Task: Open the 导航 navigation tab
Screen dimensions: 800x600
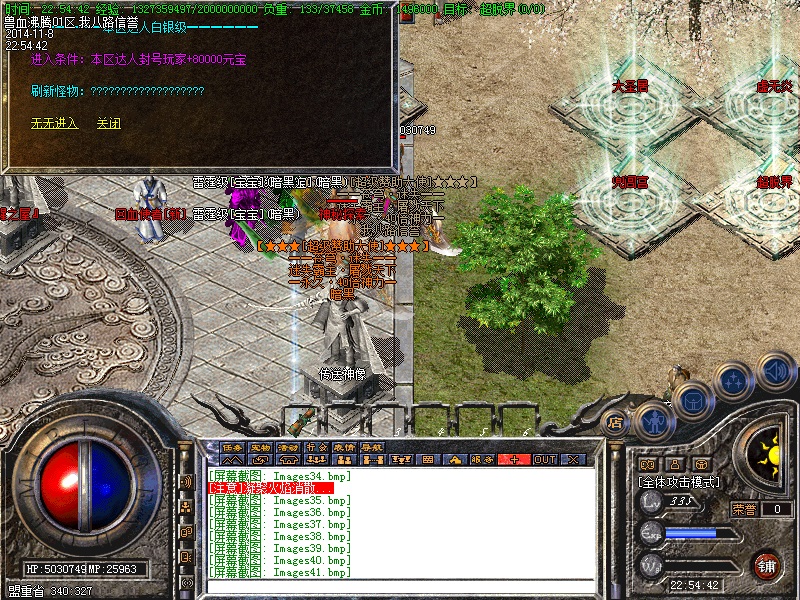Action: coord(373,446)
